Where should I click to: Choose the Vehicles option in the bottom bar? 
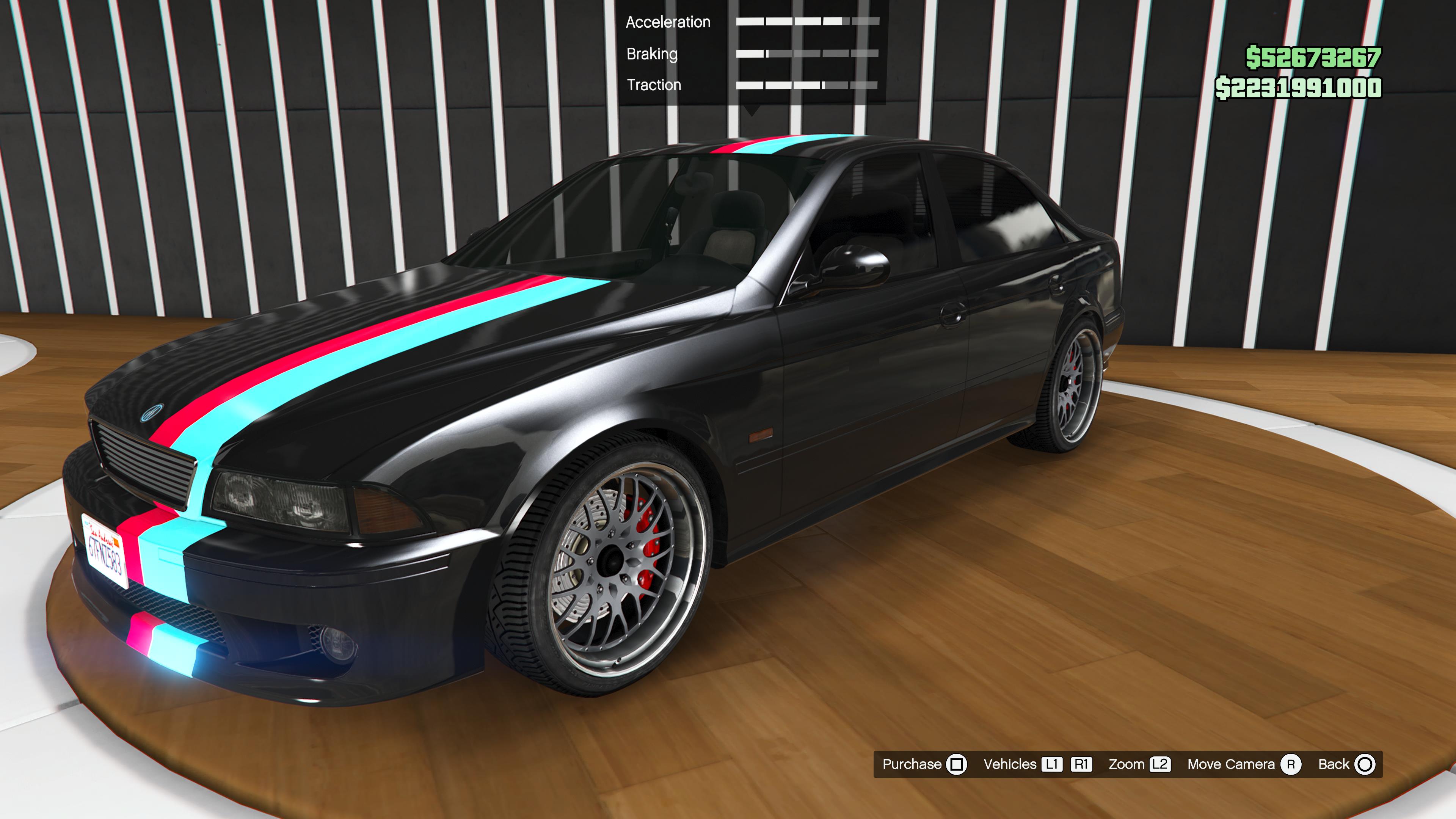click(1009, 764)
